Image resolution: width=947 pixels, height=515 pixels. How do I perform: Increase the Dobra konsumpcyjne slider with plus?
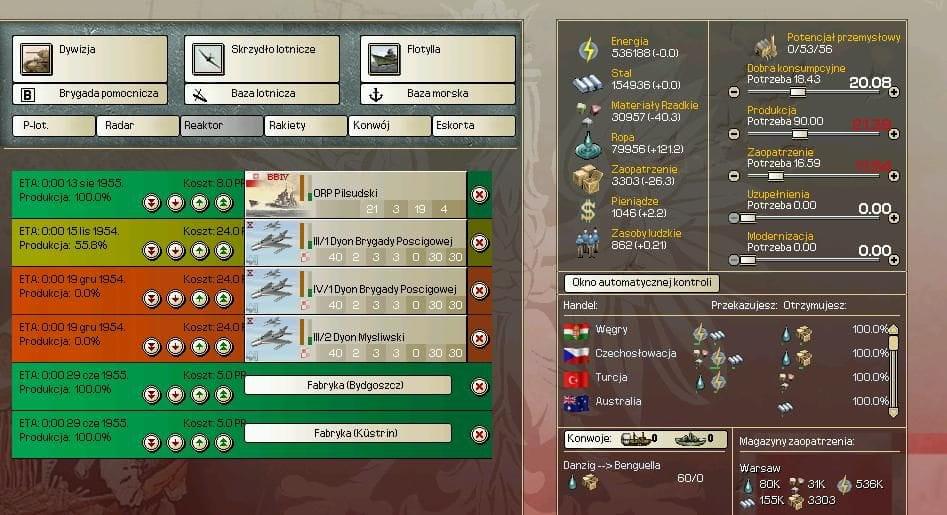click(893, 91)
